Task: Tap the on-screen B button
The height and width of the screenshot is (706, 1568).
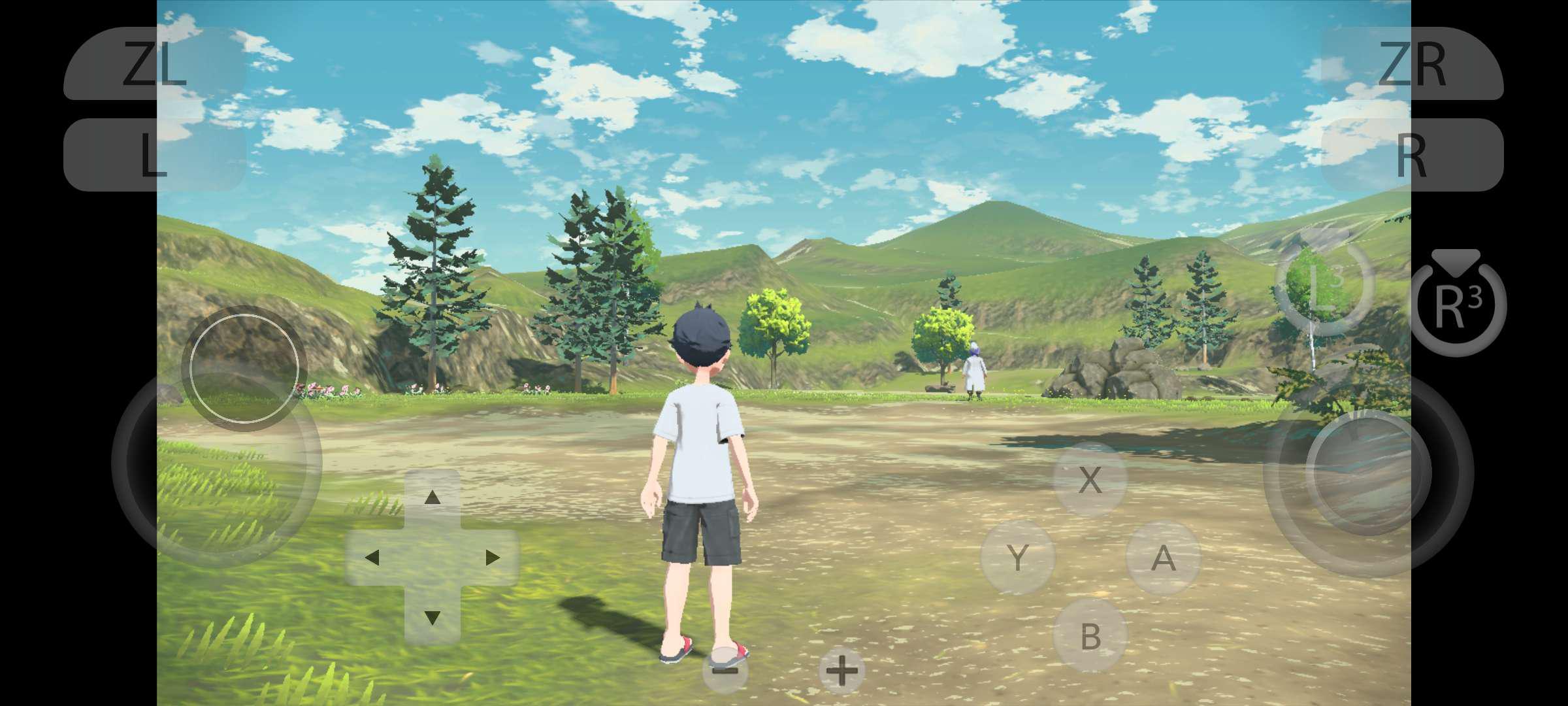Action: pos(1090,635)
